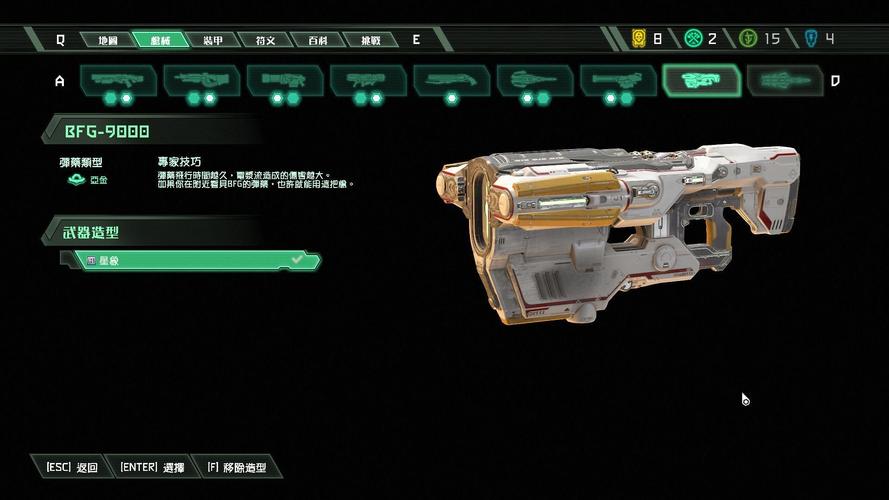The width and height of the screenshot is (889, 500).
Task: Pick the Super Shotgun weapon thumbnail
Action: (451, 81)
